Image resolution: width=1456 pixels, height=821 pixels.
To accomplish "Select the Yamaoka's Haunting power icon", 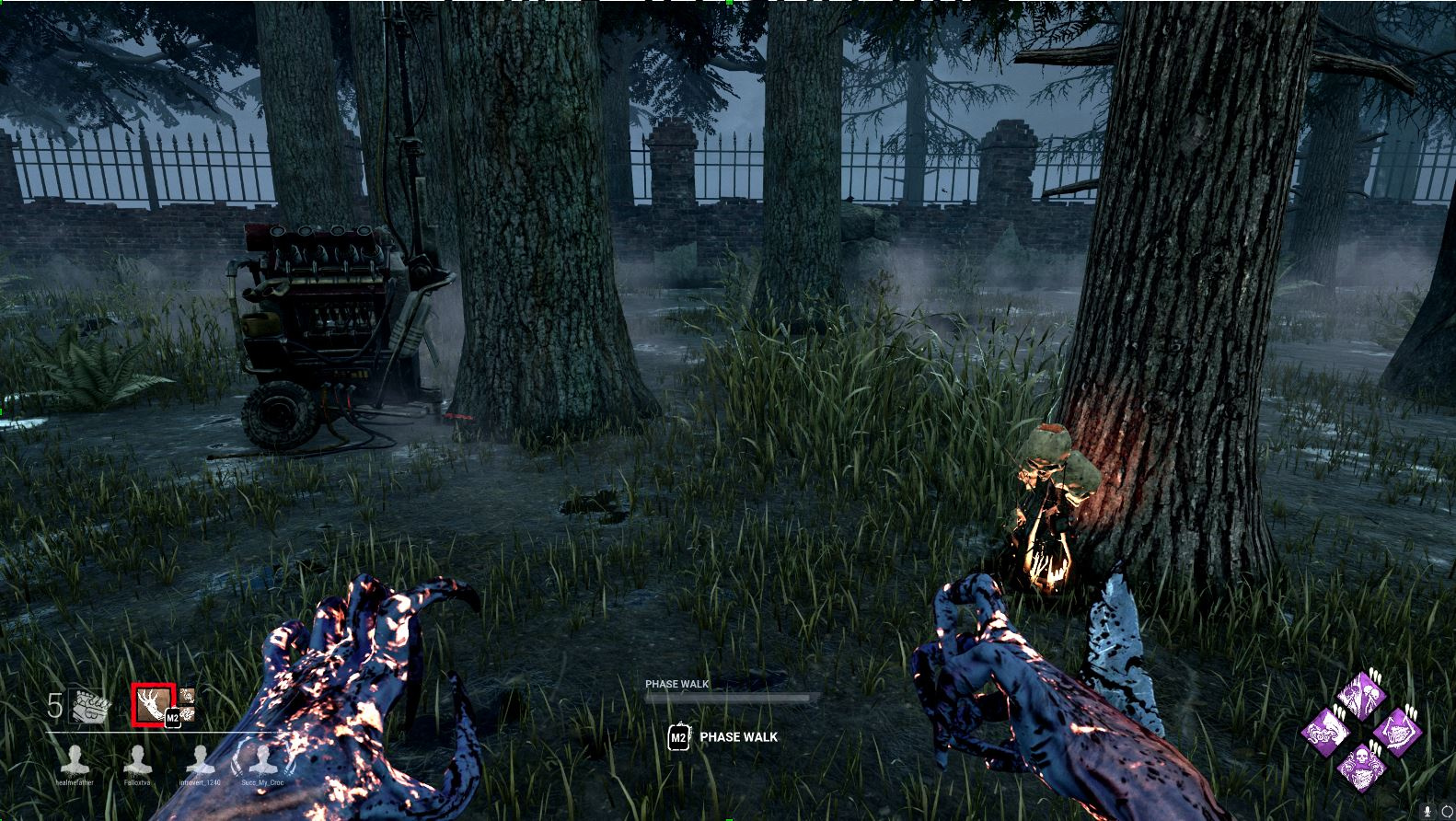I will (x=152, y=704).
